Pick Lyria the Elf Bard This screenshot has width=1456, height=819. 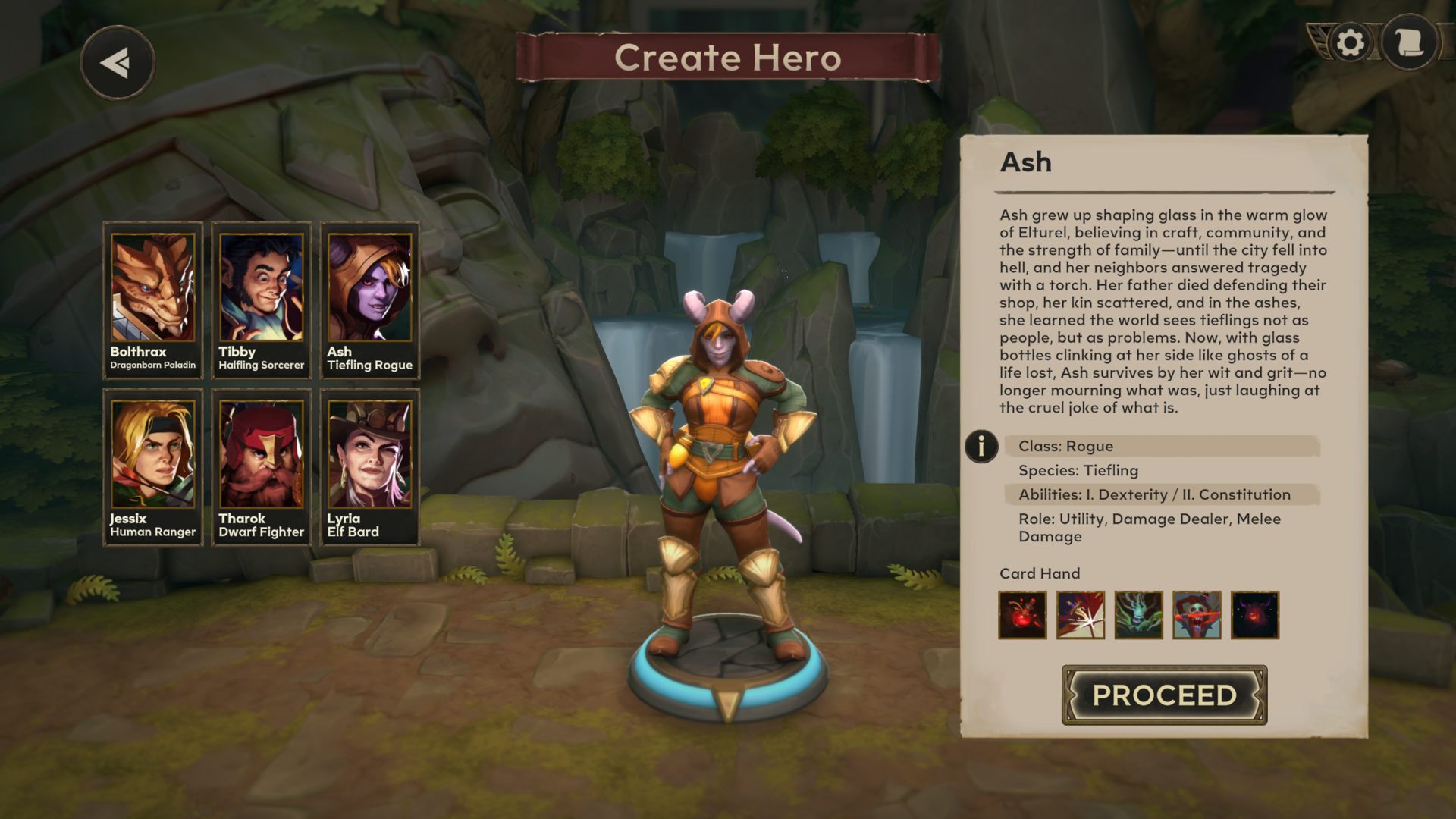tap(370, 467)
